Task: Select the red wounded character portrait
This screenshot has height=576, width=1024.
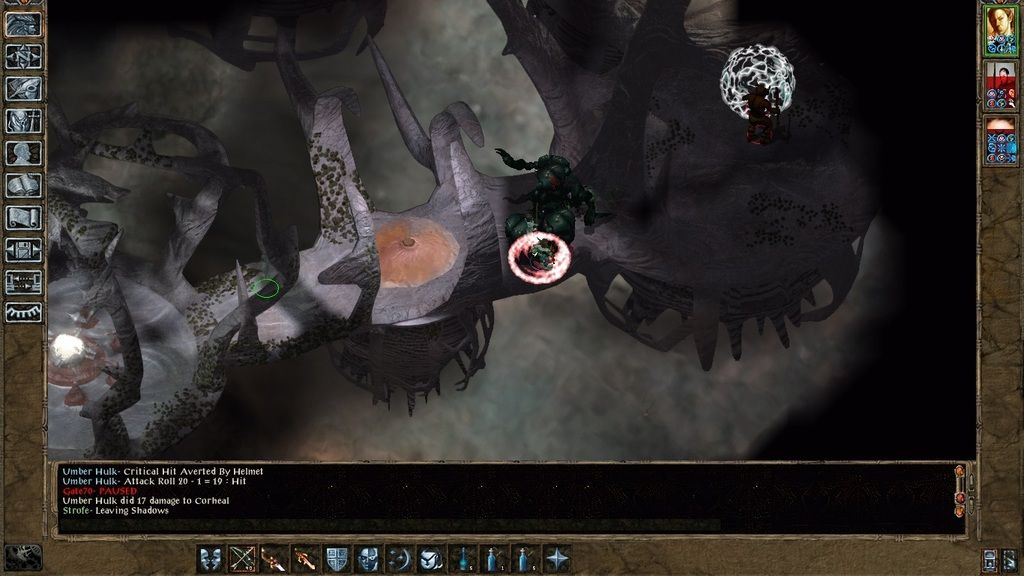Action: pyautogui.click(x=1000, y=85)
